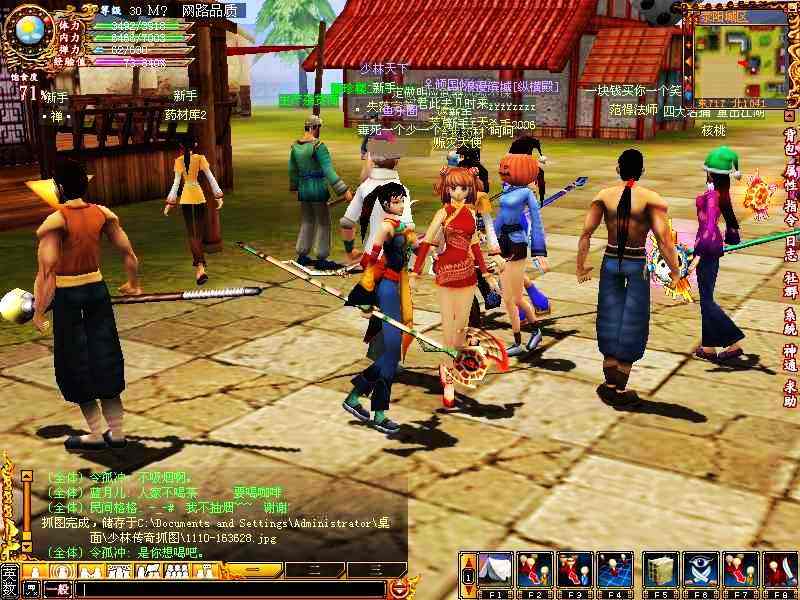Change hotbar page with the number 1 selector

coord(467,577)
